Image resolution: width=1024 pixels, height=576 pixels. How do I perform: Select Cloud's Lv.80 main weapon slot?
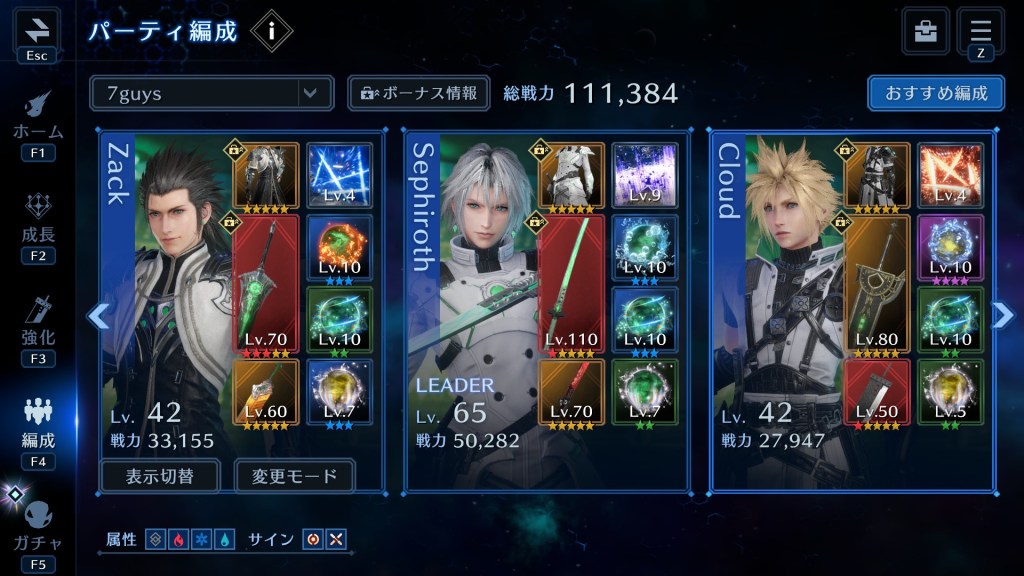click(x=876, y=283)
